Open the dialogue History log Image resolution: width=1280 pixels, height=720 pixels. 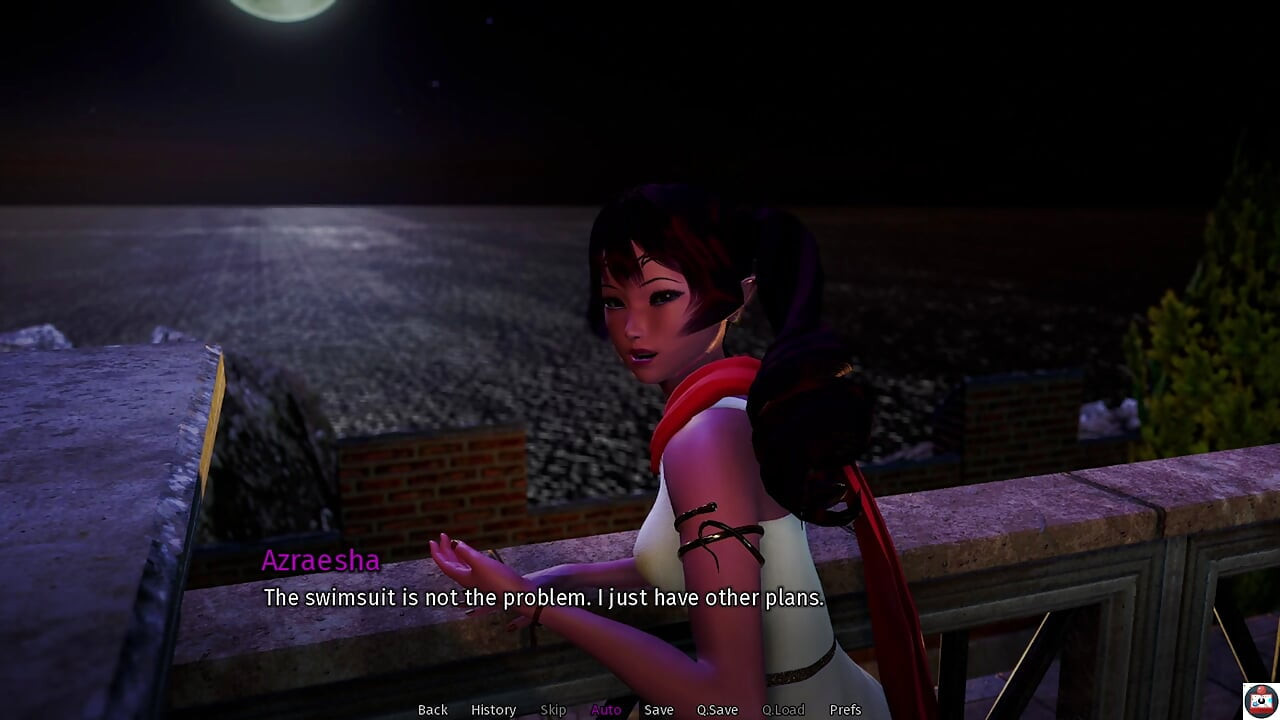(x=493, y=710)
